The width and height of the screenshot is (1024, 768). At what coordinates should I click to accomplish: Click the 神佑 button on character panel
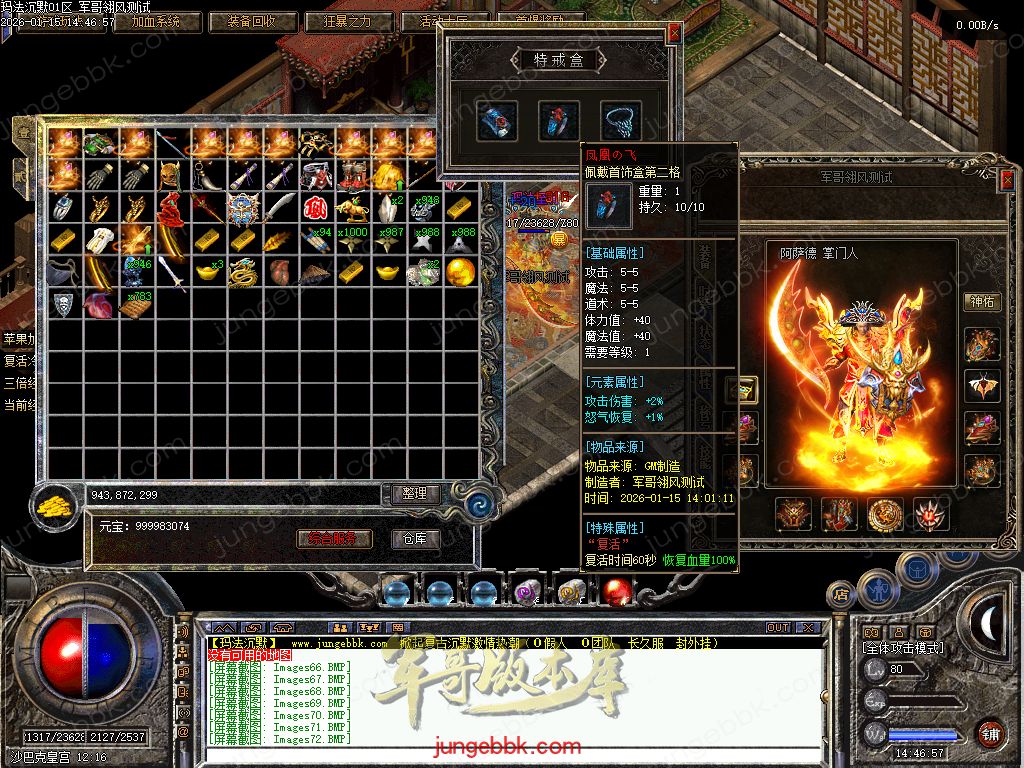tap(981, 302)
